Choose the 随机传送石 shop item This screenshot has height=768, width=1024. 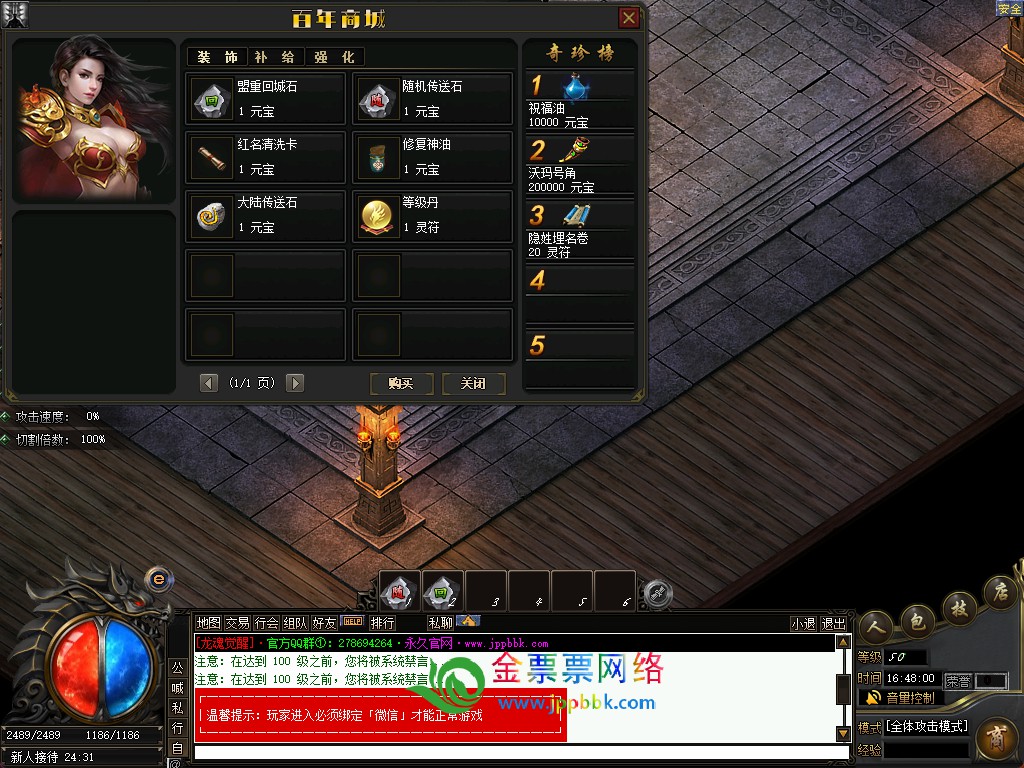click(x=432, y=99)
